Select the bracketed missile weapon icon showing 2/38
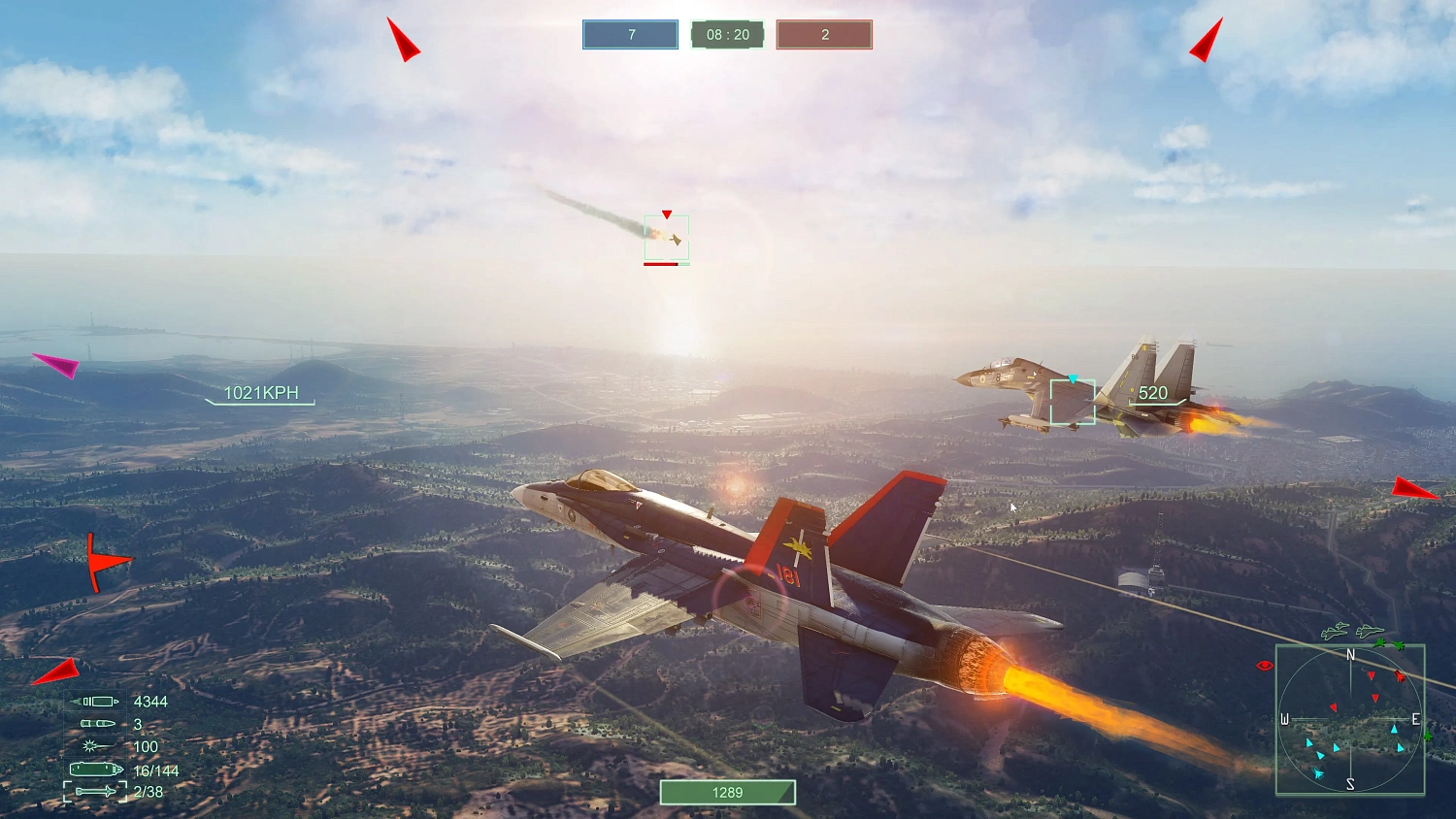1456x819 pixels. click(93, 791)
